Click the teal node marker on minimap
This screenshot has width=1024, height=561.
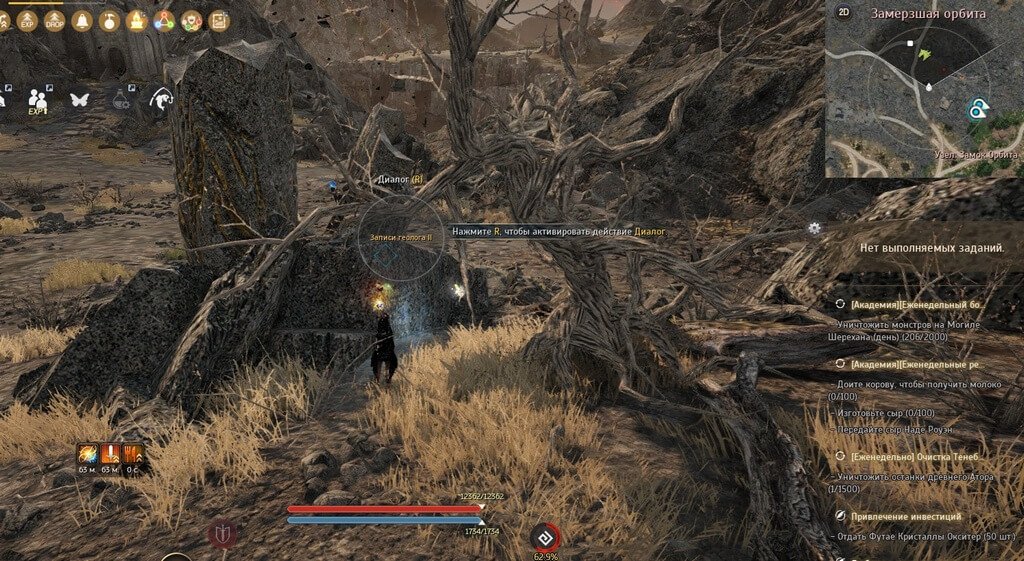(x=976, y=110)
